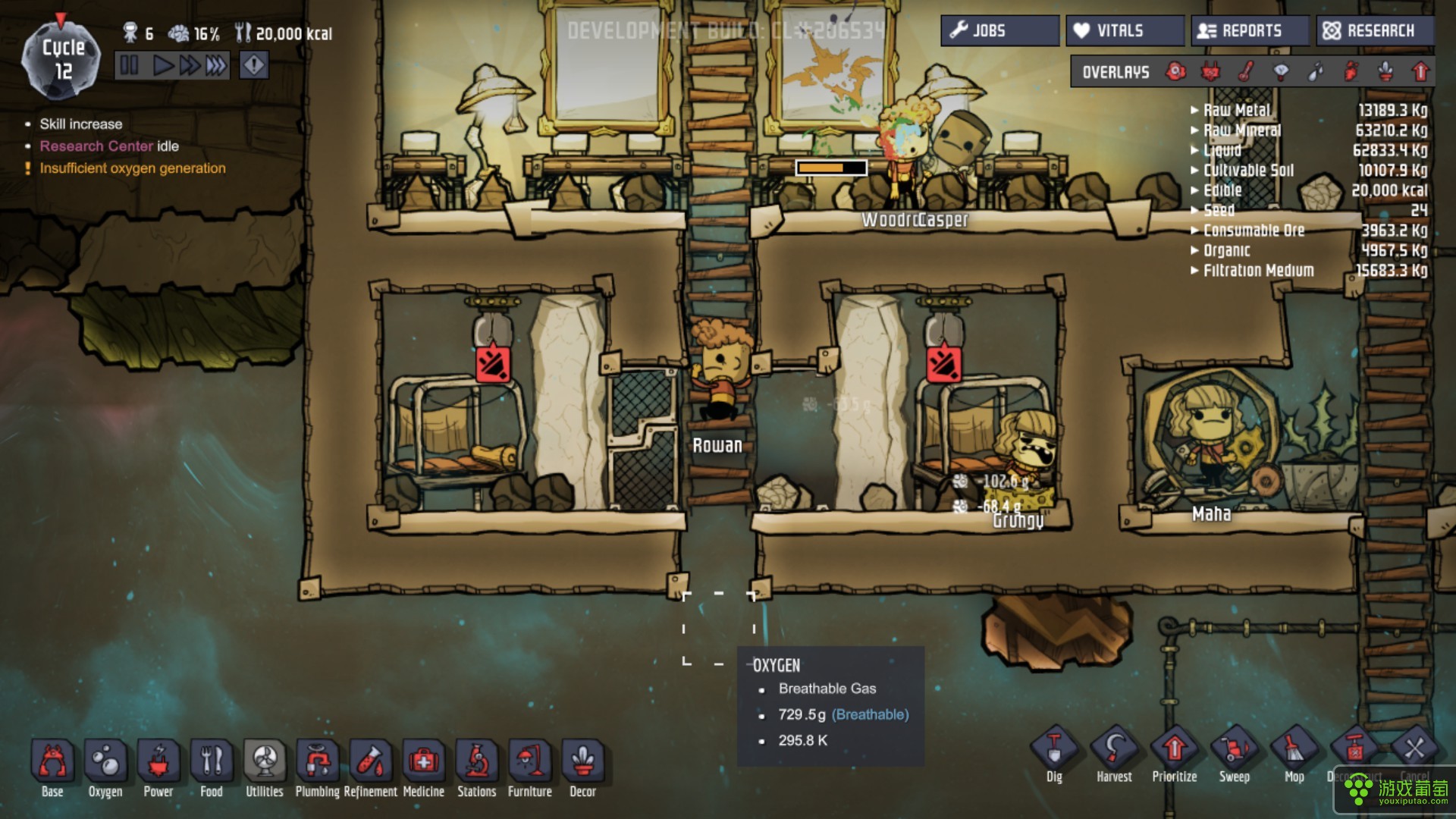Show the Reports screen
This screenshot has width=1456, height=819.
click(x=1249, y=31)
